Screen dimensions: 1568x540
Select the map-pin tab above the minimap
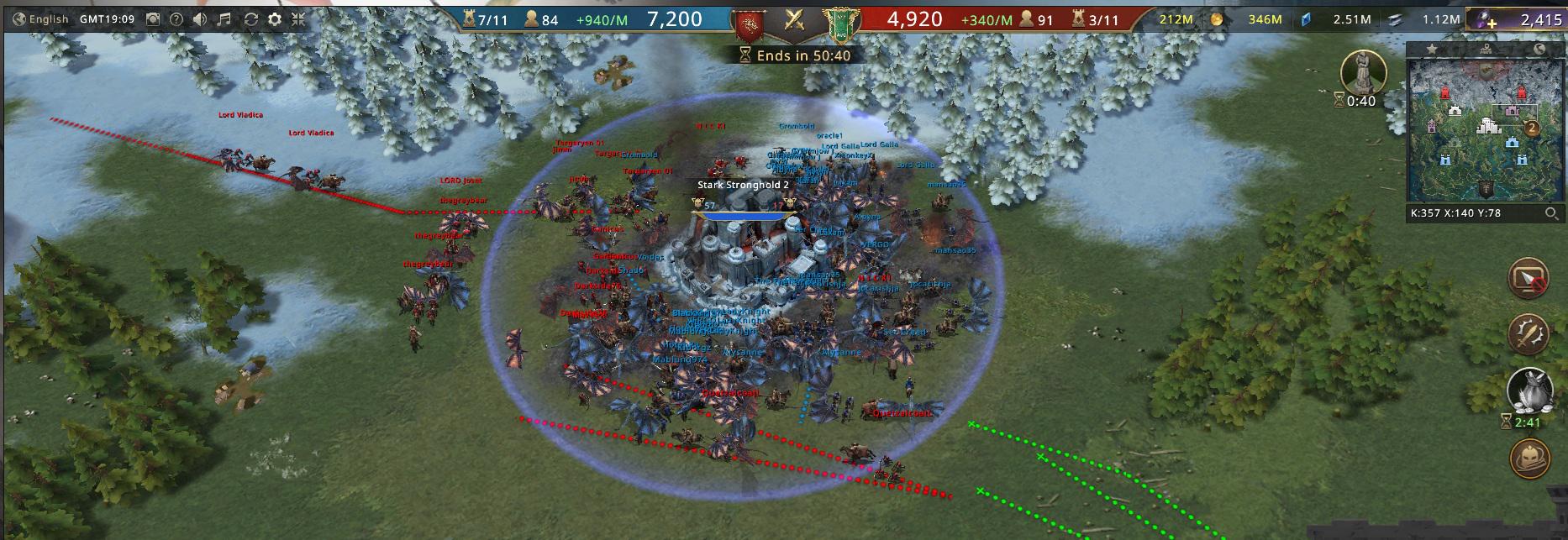[x=1486, y=49]
